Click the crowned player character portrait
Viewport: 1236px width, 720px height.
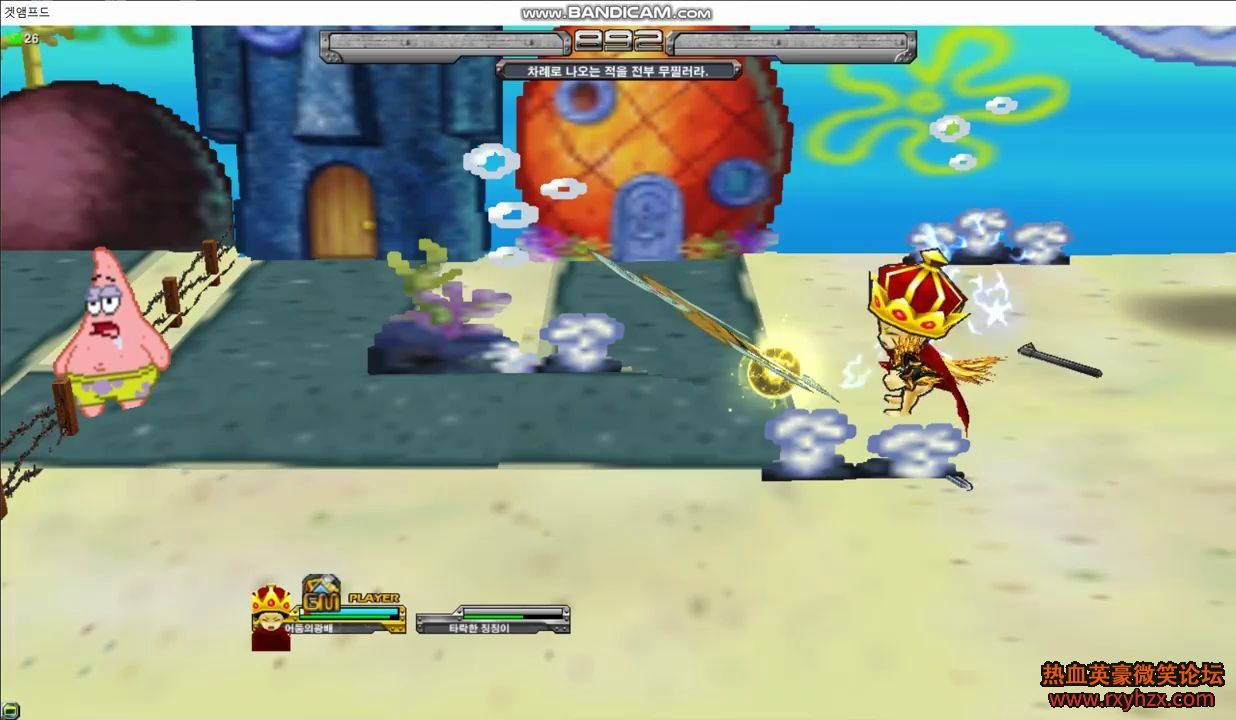(x=270, y=616)
